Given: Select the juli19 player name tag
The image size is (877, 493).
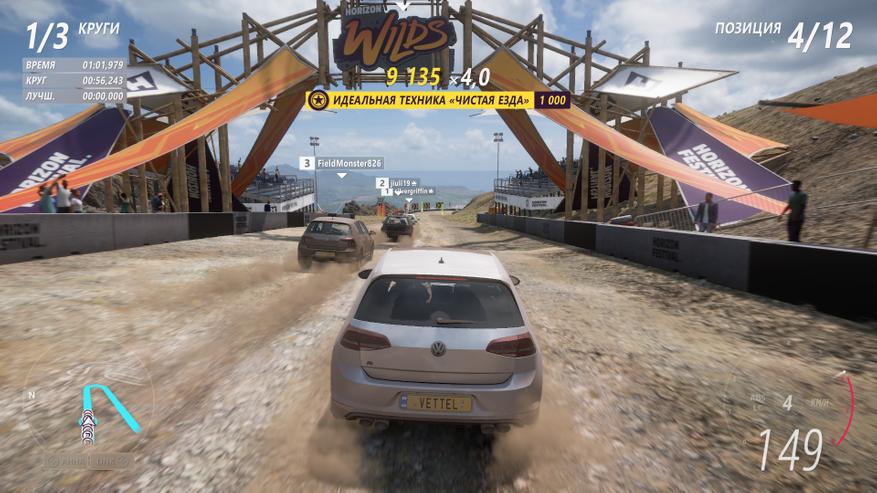Looking at the screenshot, I should [397, 183].
